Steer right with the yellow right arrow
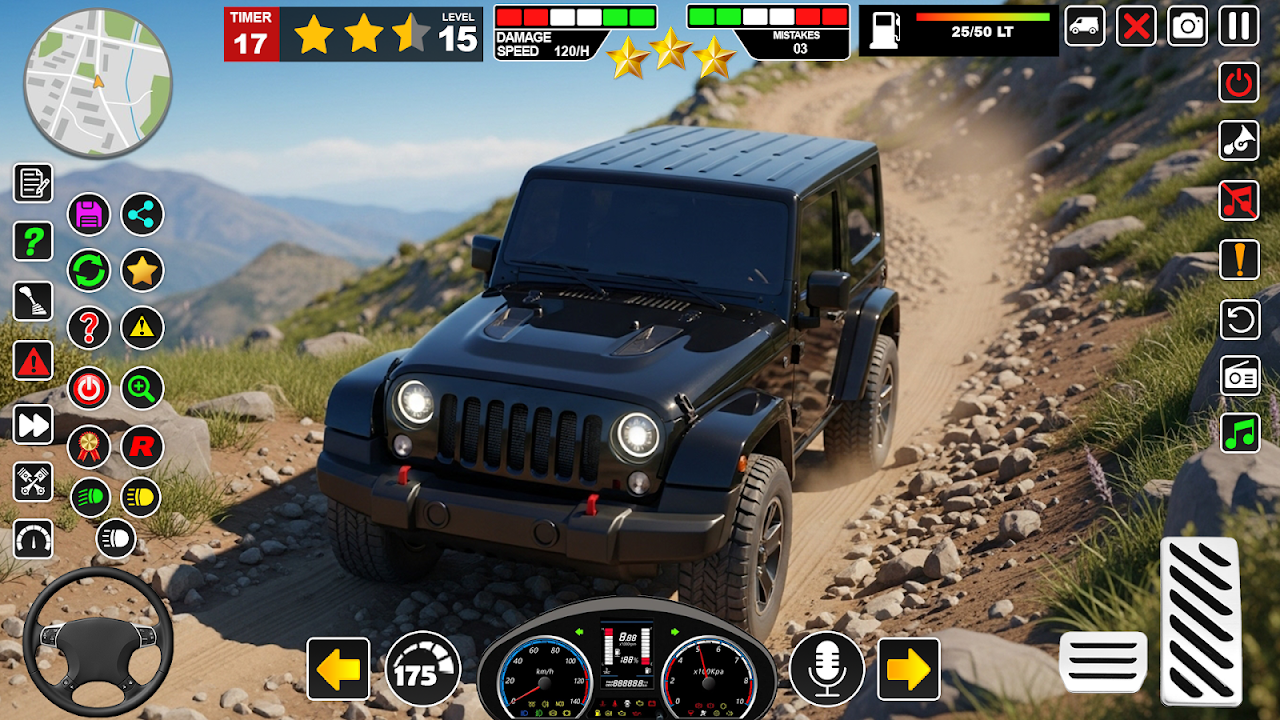 pyautogui.click(x=908, y=669)
